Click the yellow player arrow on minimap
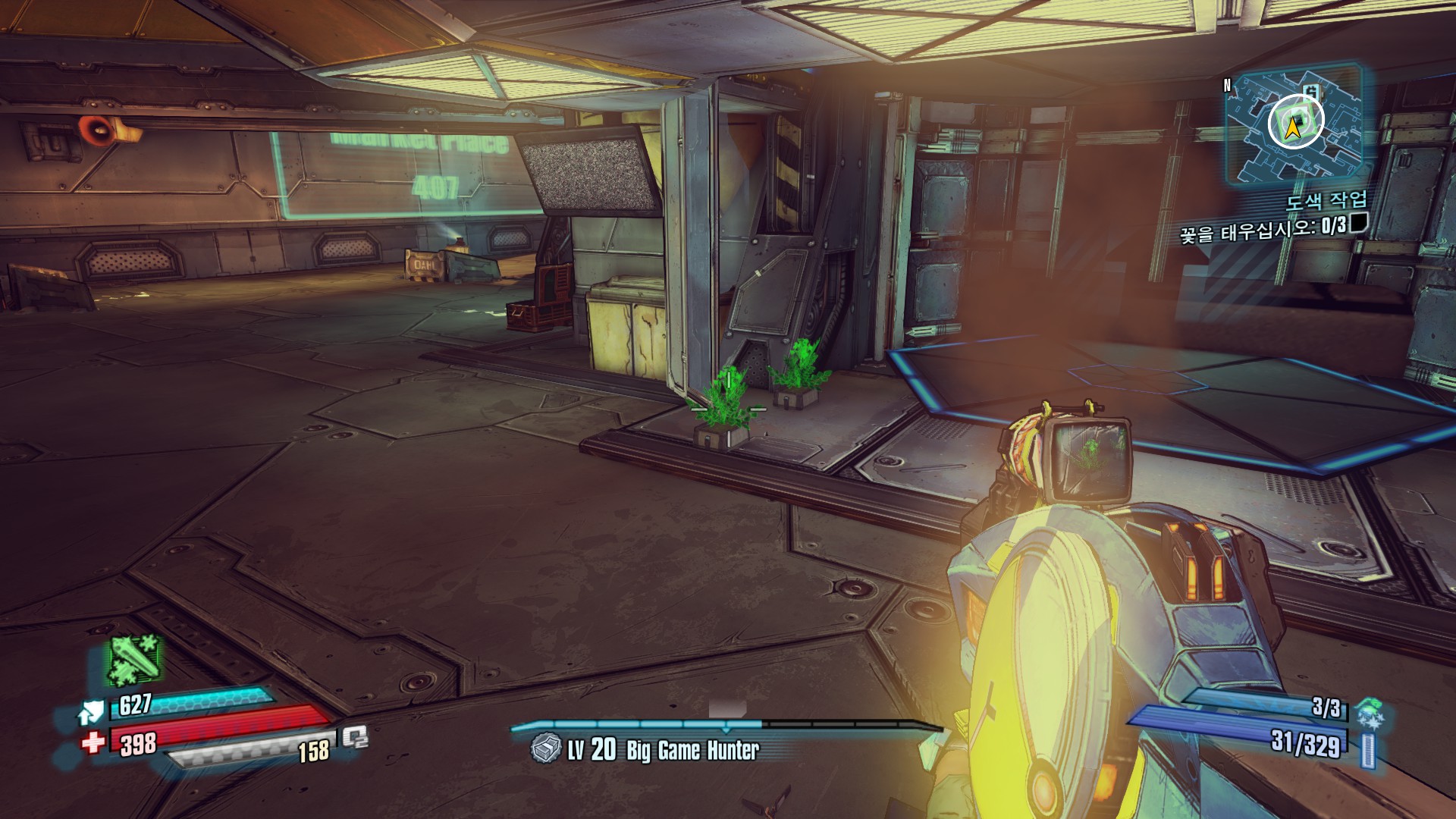The image size is (1456, 819). (x=1294, y=130)
